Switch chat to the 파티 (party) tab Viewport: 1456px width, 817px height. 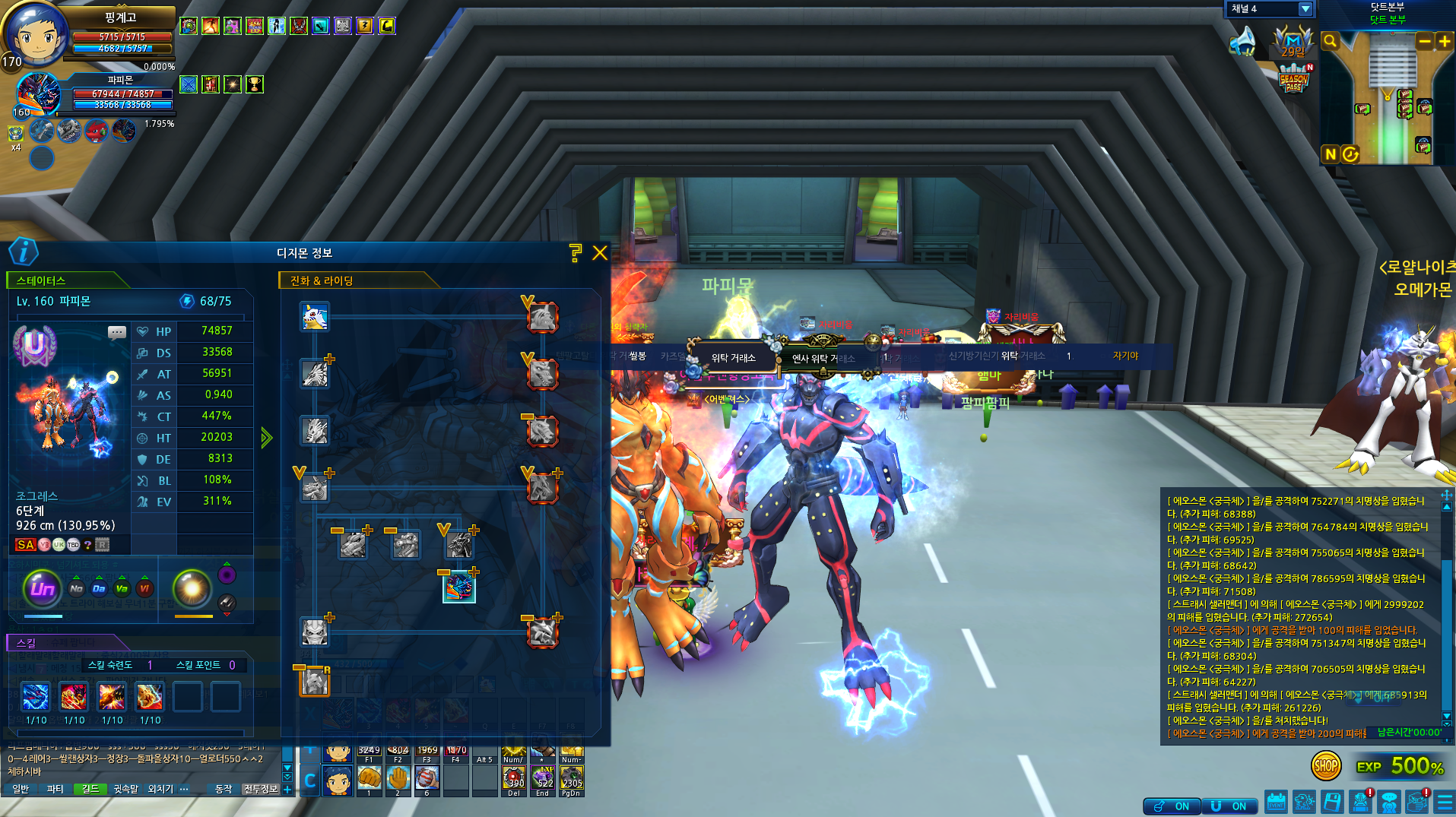pos(56,790)
